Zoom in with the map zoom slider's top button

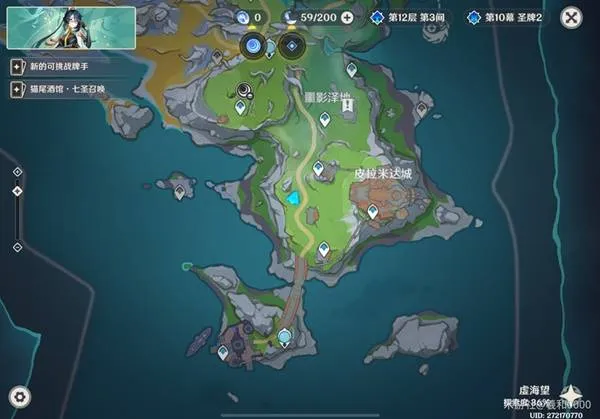(17, 171)
